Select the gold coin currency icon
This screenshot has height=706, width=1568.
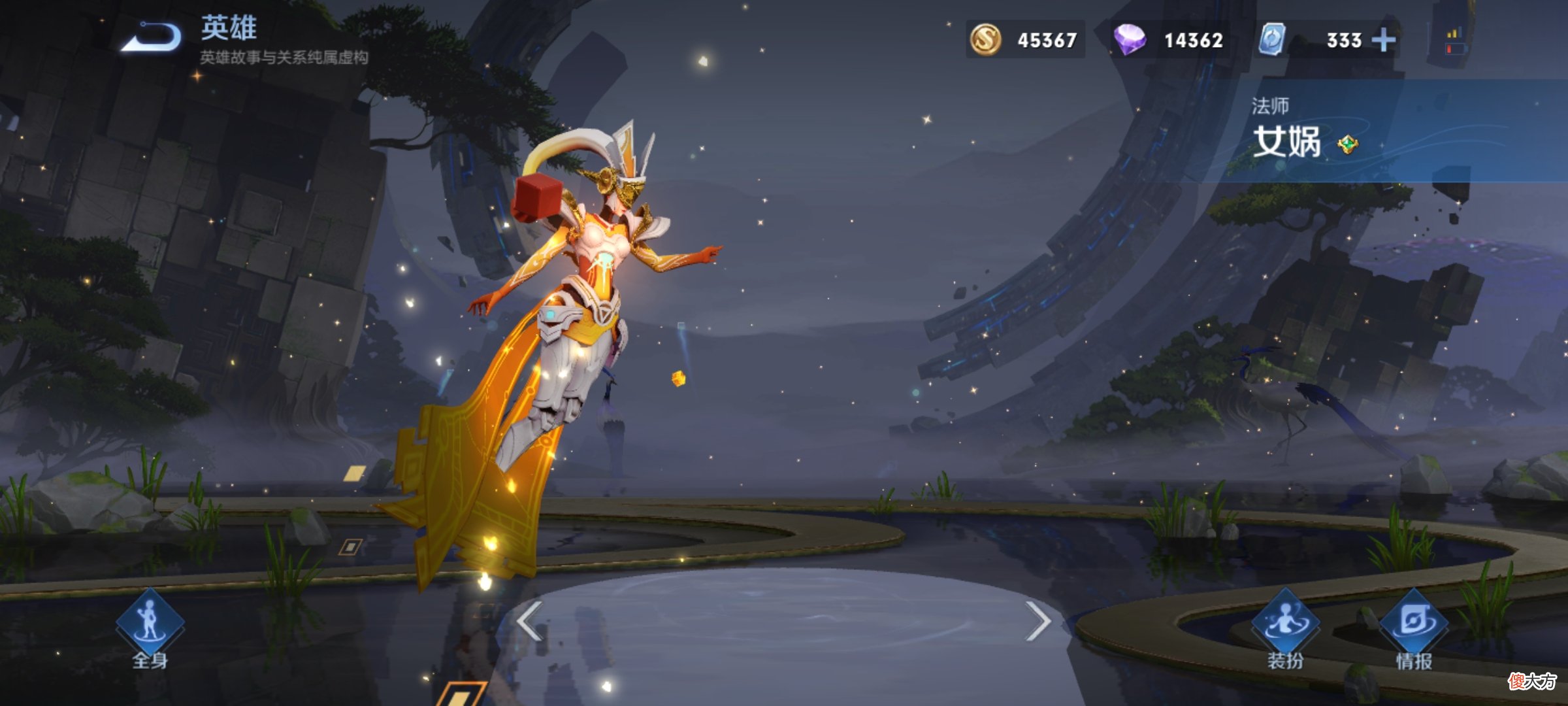[985, 40]
